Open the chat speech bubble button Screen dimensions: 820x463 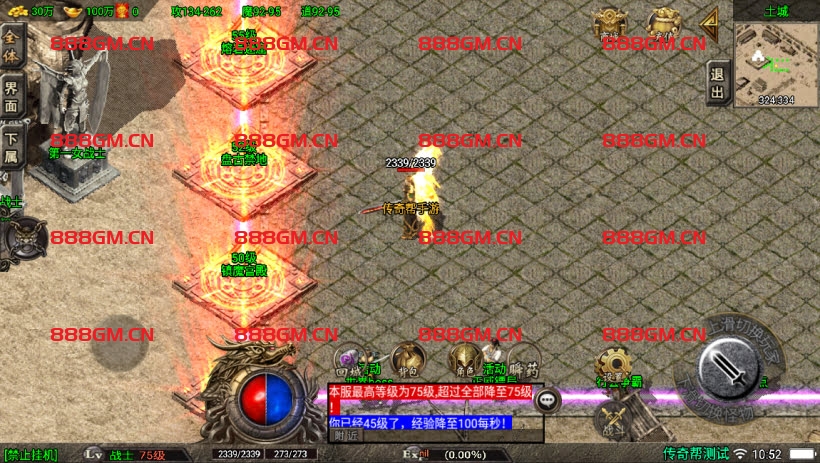tap(547, 400)
